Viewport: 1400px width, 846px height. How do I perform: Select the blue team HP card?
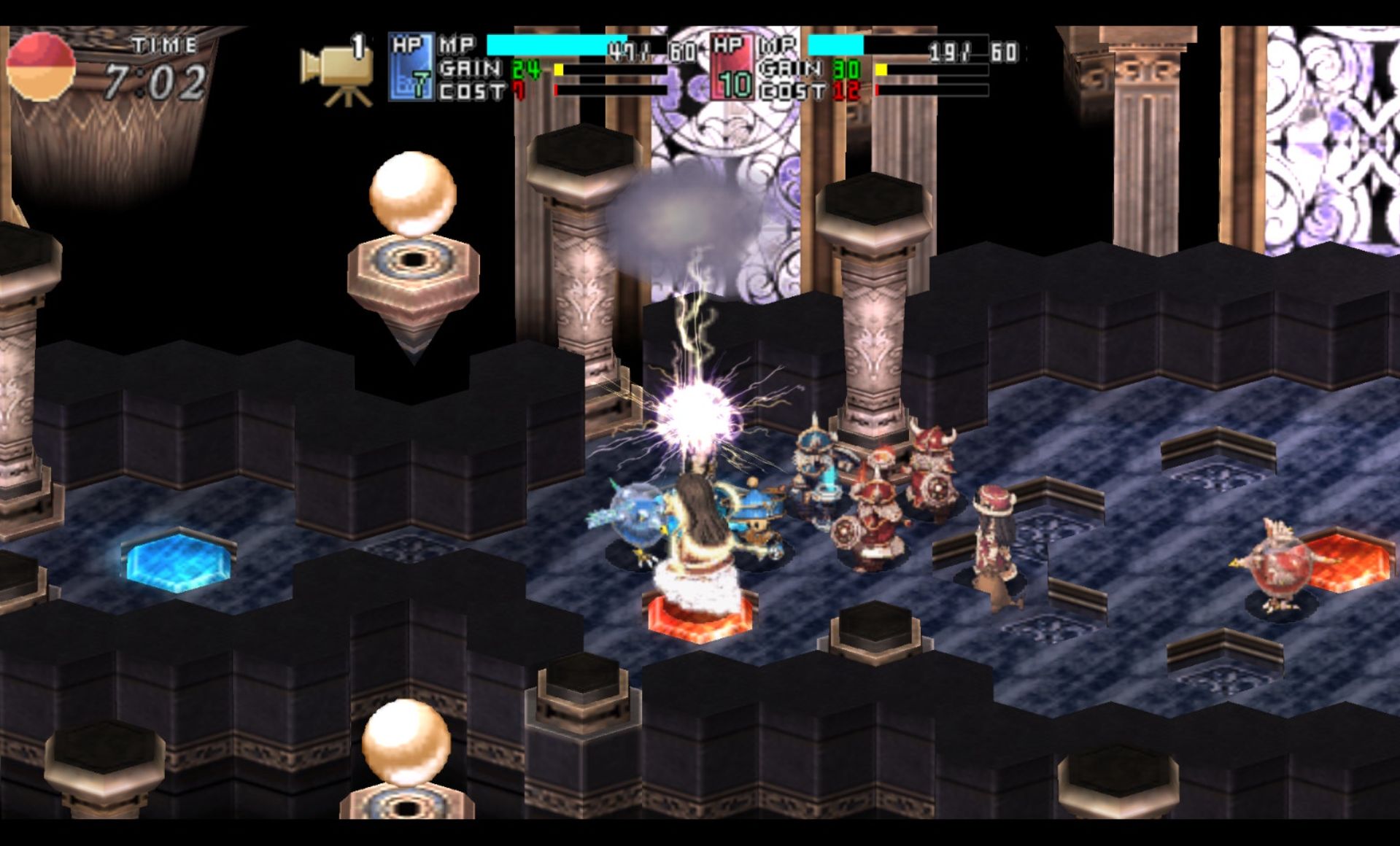(411, 67)
